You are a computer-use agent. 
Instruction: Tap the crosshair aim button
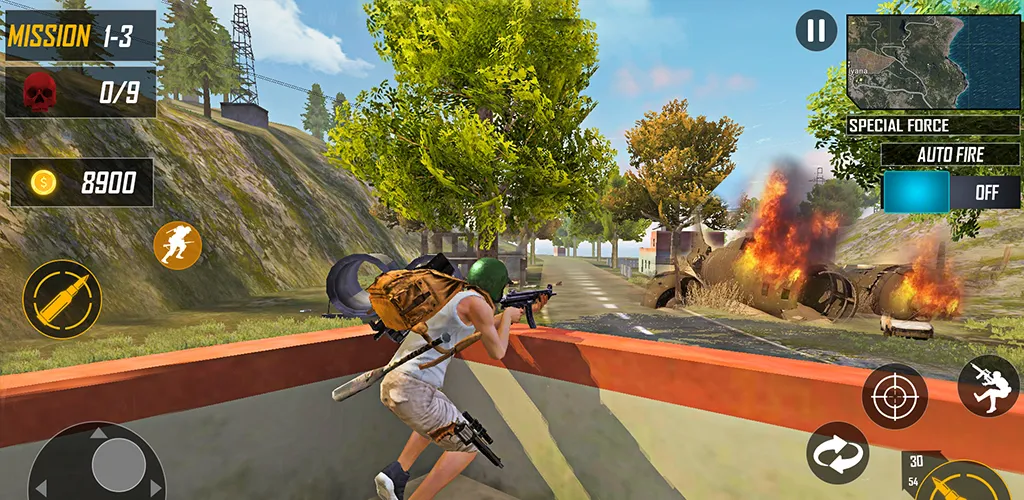[x=894, y=397]
